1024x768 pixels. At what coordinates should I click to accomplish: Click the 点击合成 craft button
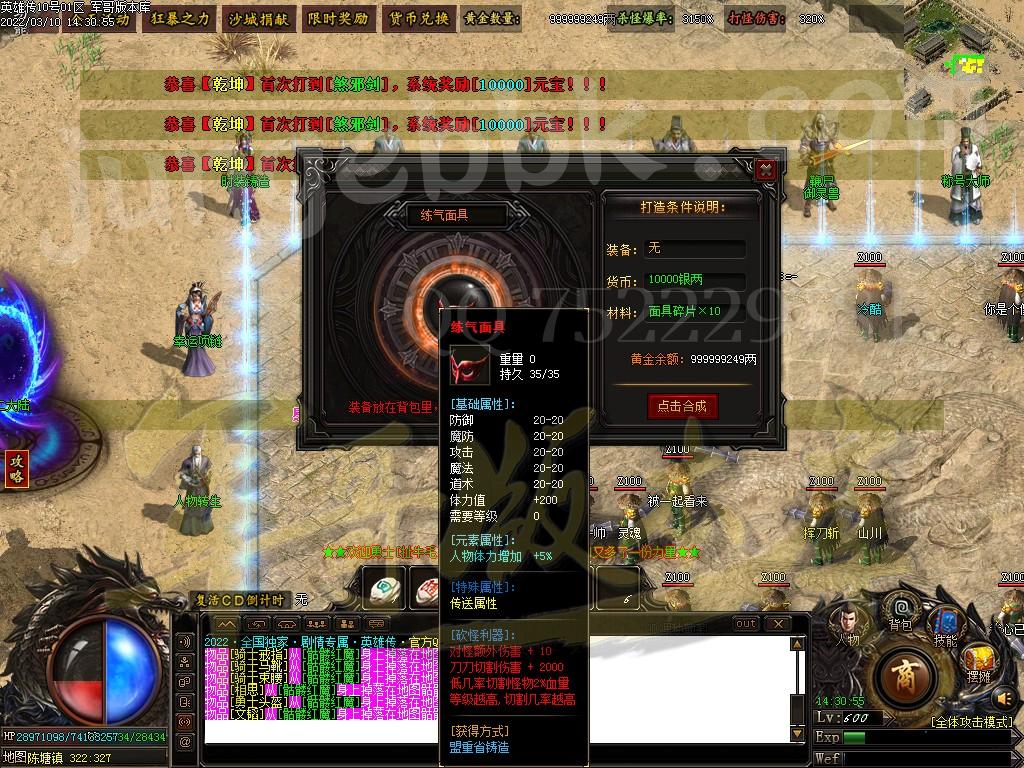pyautogui.click(x=683, y=405)
